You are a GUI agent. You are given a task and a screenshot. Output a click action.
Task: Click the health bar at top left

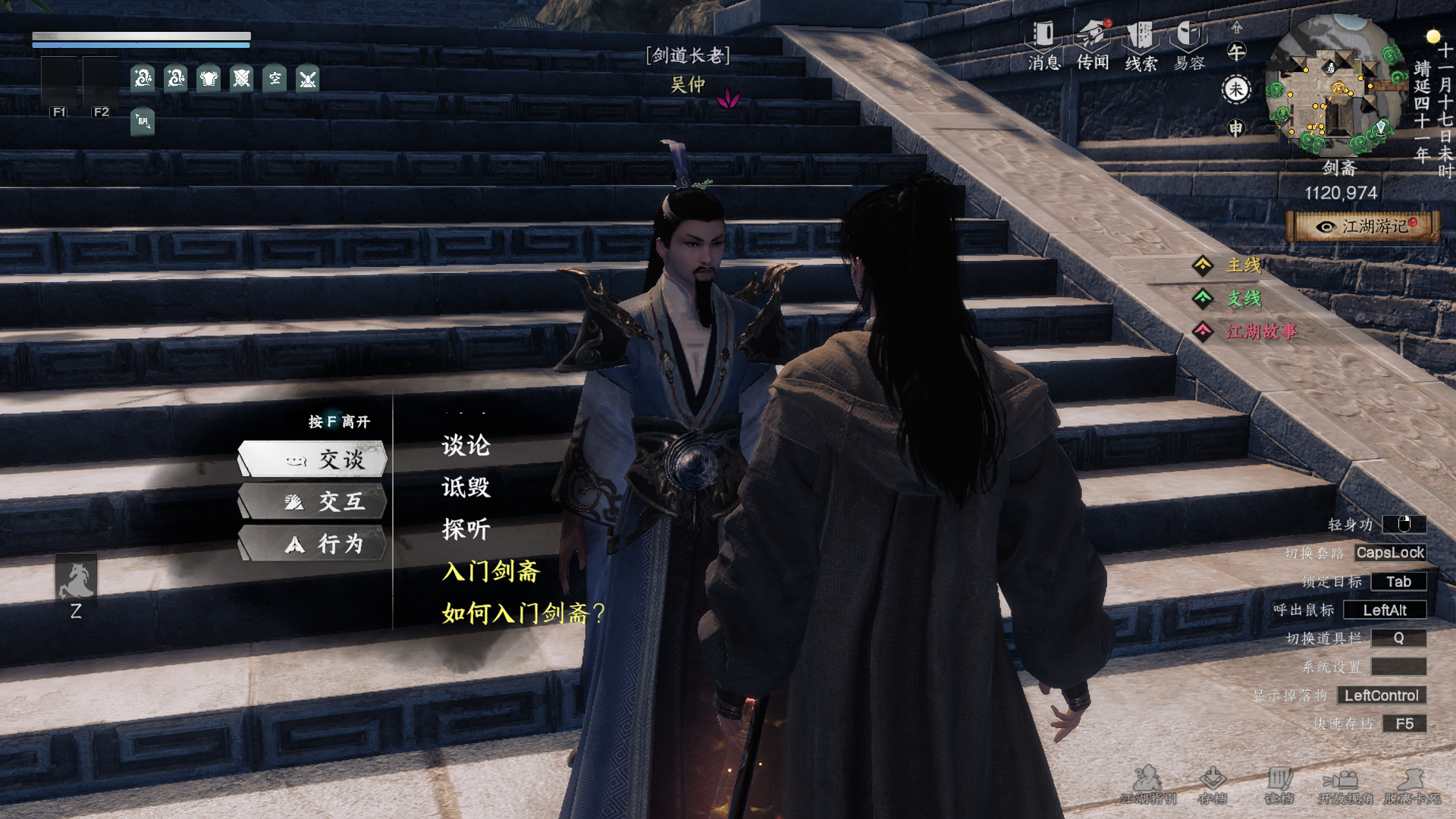point(140,36)
